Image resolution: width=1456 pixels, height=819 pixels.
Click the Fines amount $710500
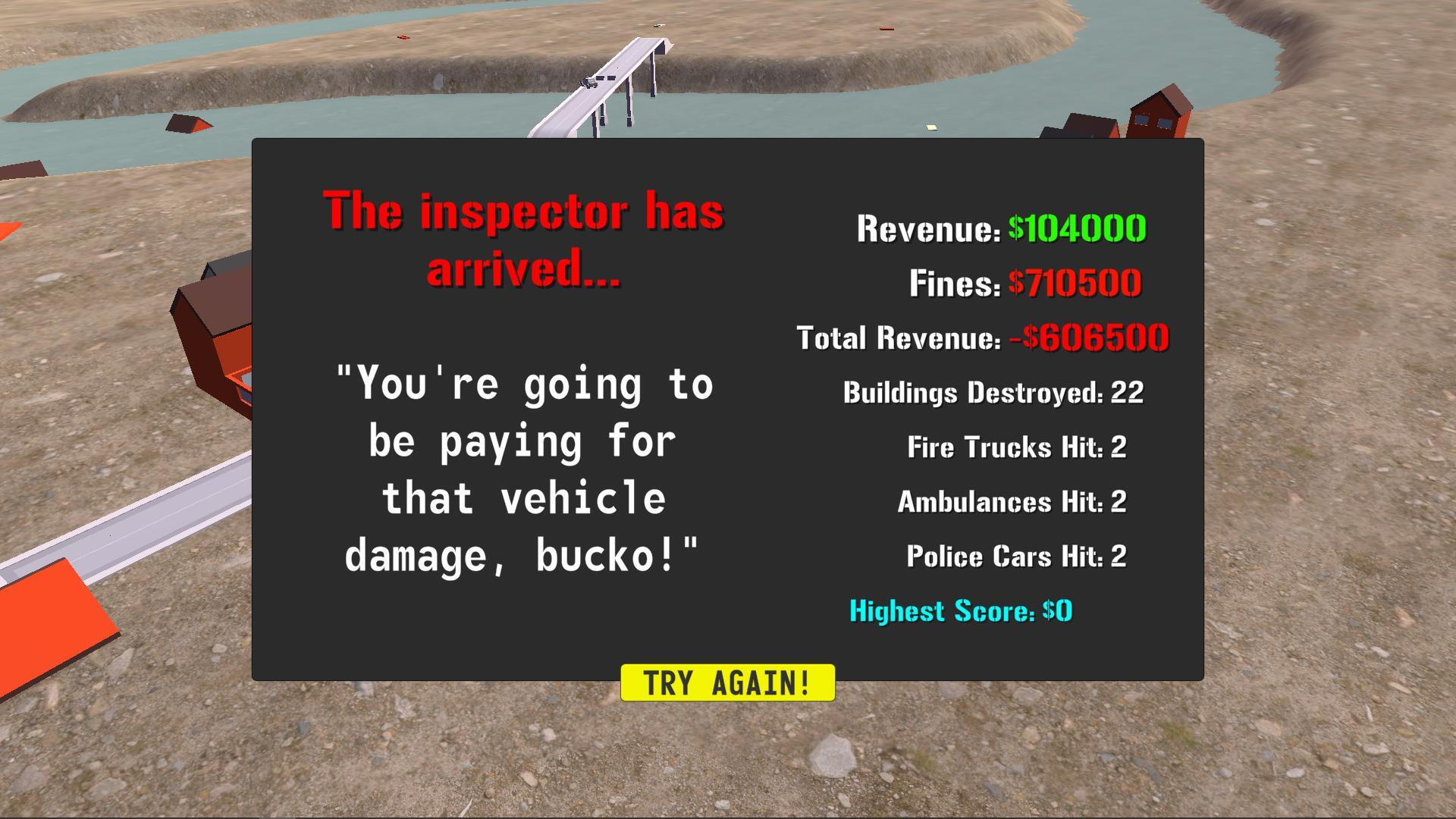pos(1073,282)
